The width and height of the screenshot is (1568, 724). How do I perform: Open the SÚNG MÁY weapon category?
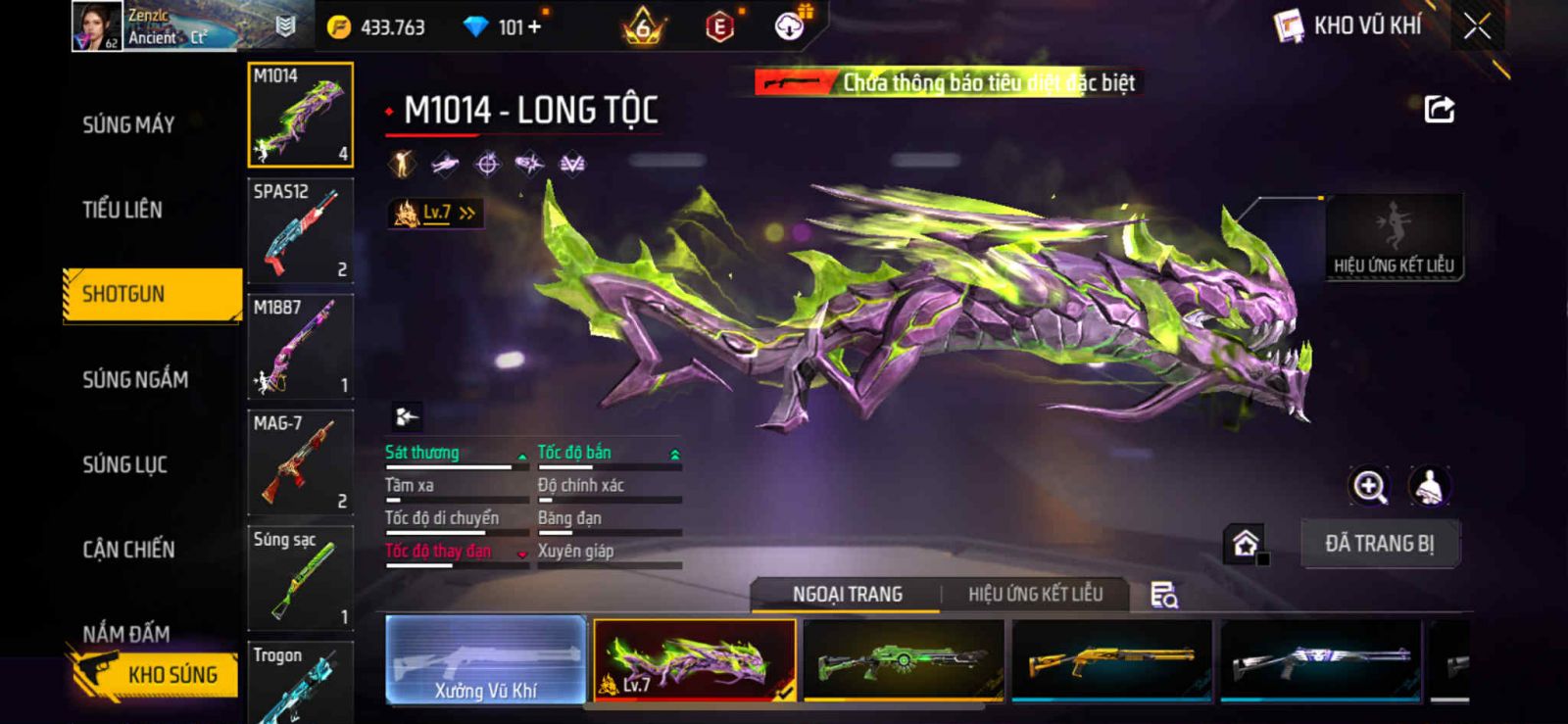pos(128,124)
